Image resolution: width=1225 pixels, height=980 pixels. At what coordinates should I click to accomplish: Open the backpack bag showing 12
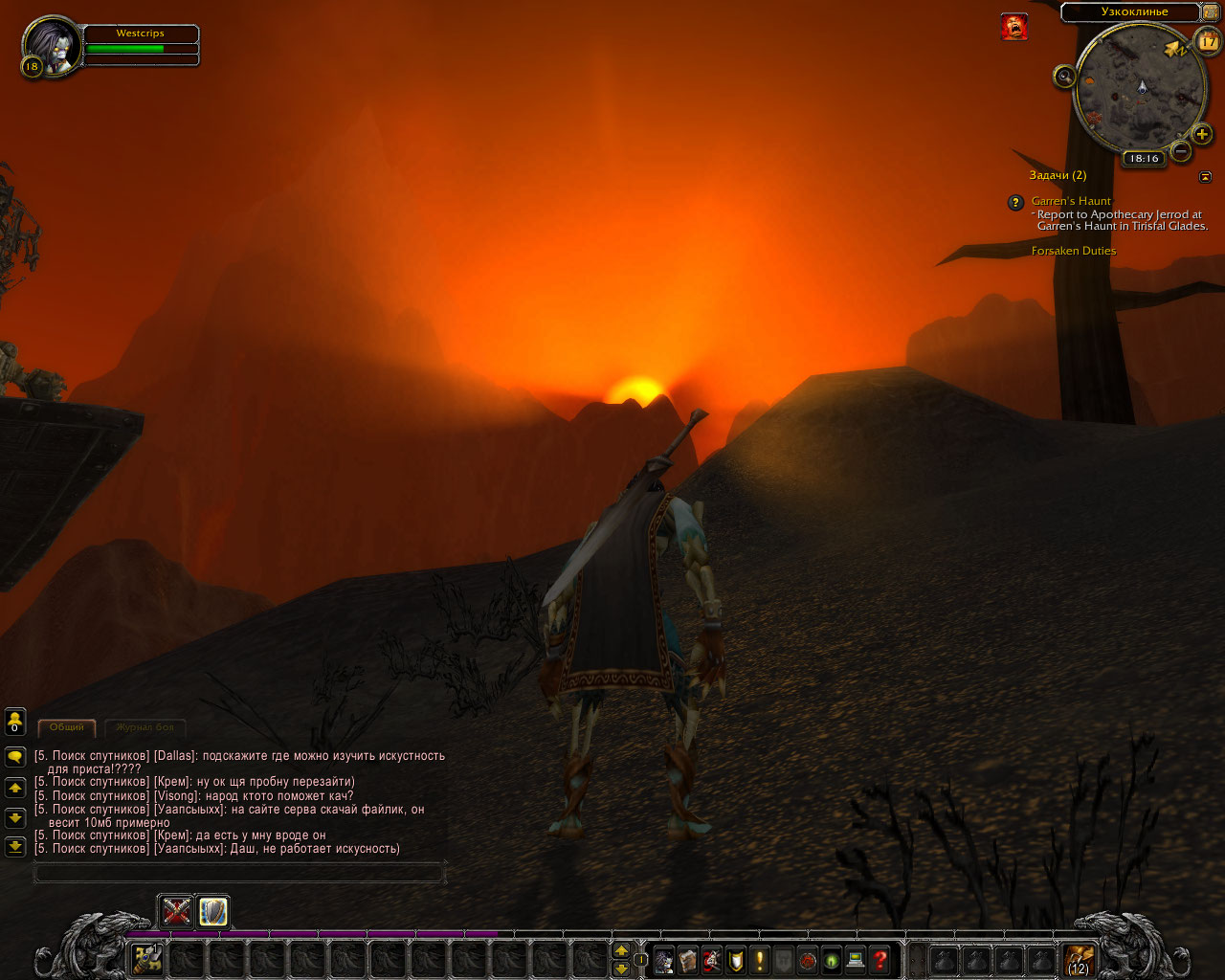(1079, 958)
